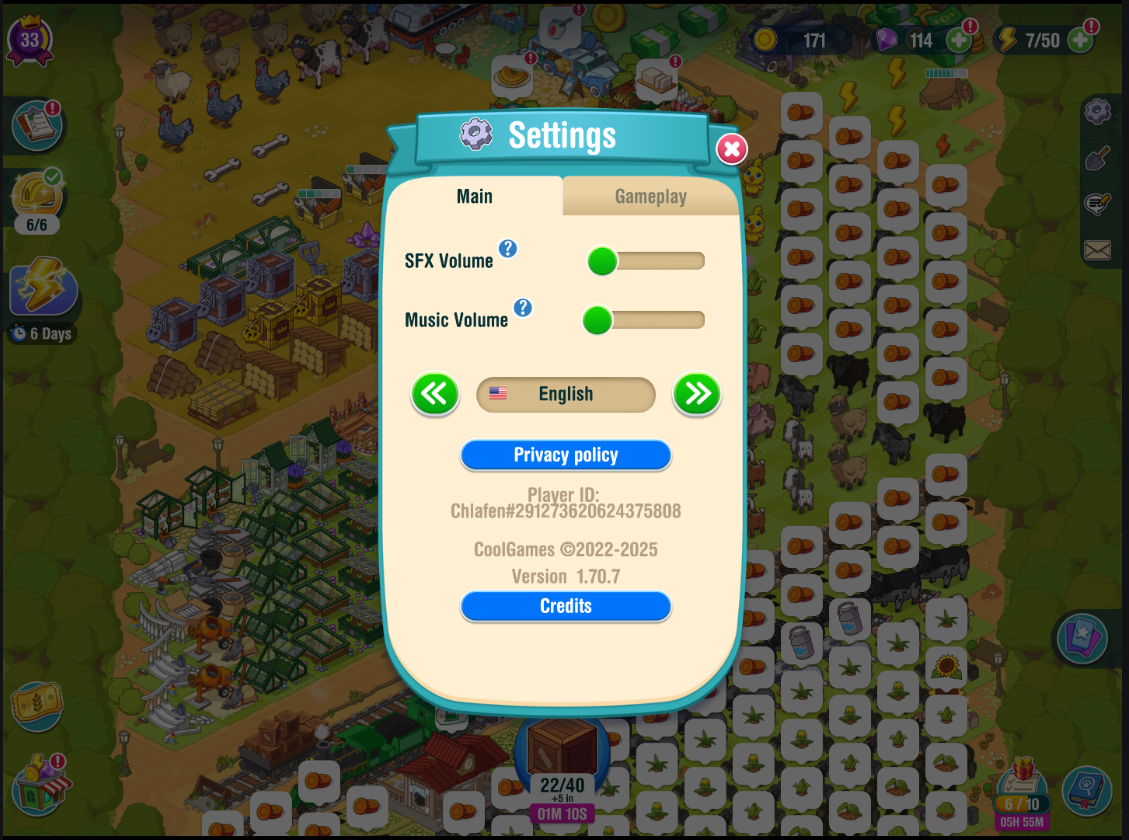Open the player level 33 badge
The image size is (1129, 840).
(x=30, y=40)
